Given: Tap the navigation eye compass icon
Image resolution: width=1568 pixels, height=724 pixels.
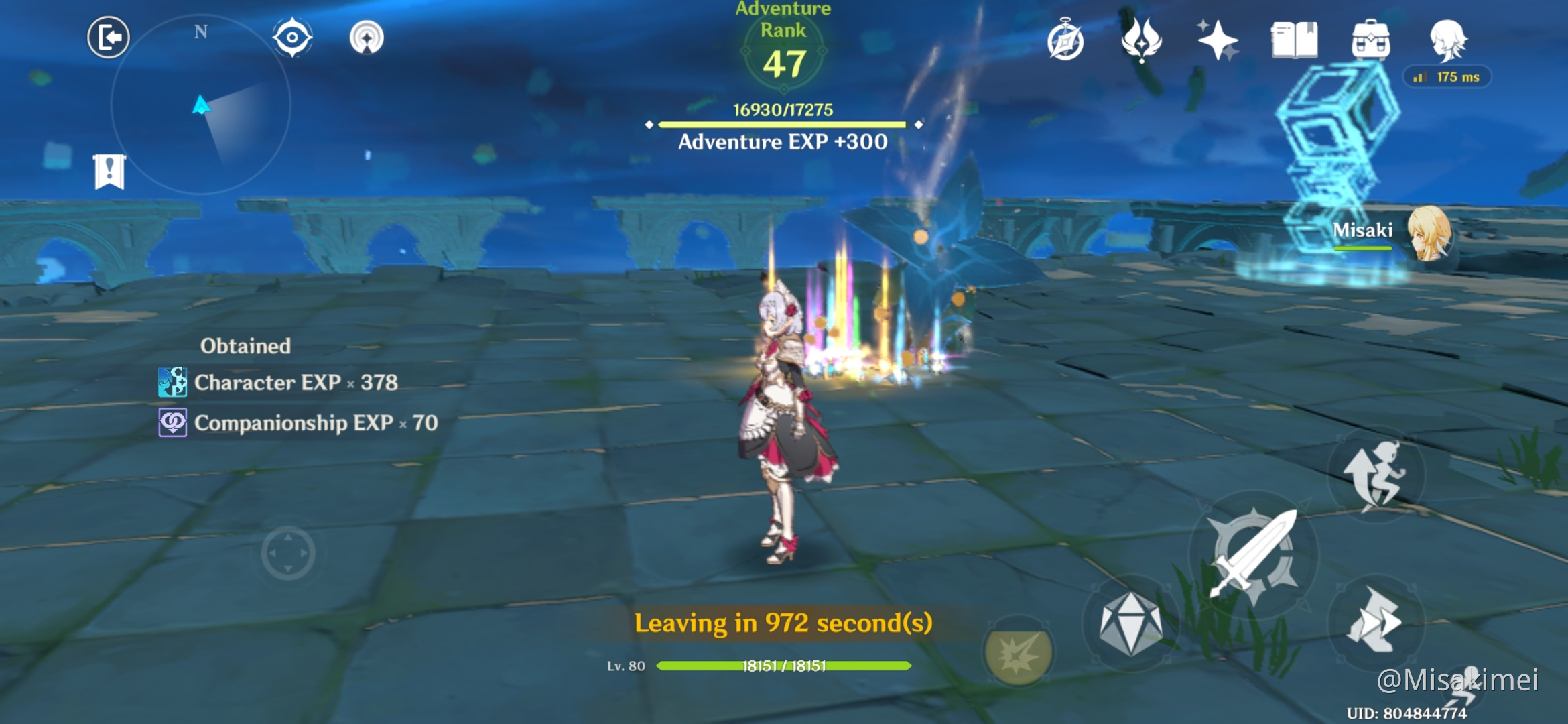Looking at the screenshot, I should click(x=293, y=38).
